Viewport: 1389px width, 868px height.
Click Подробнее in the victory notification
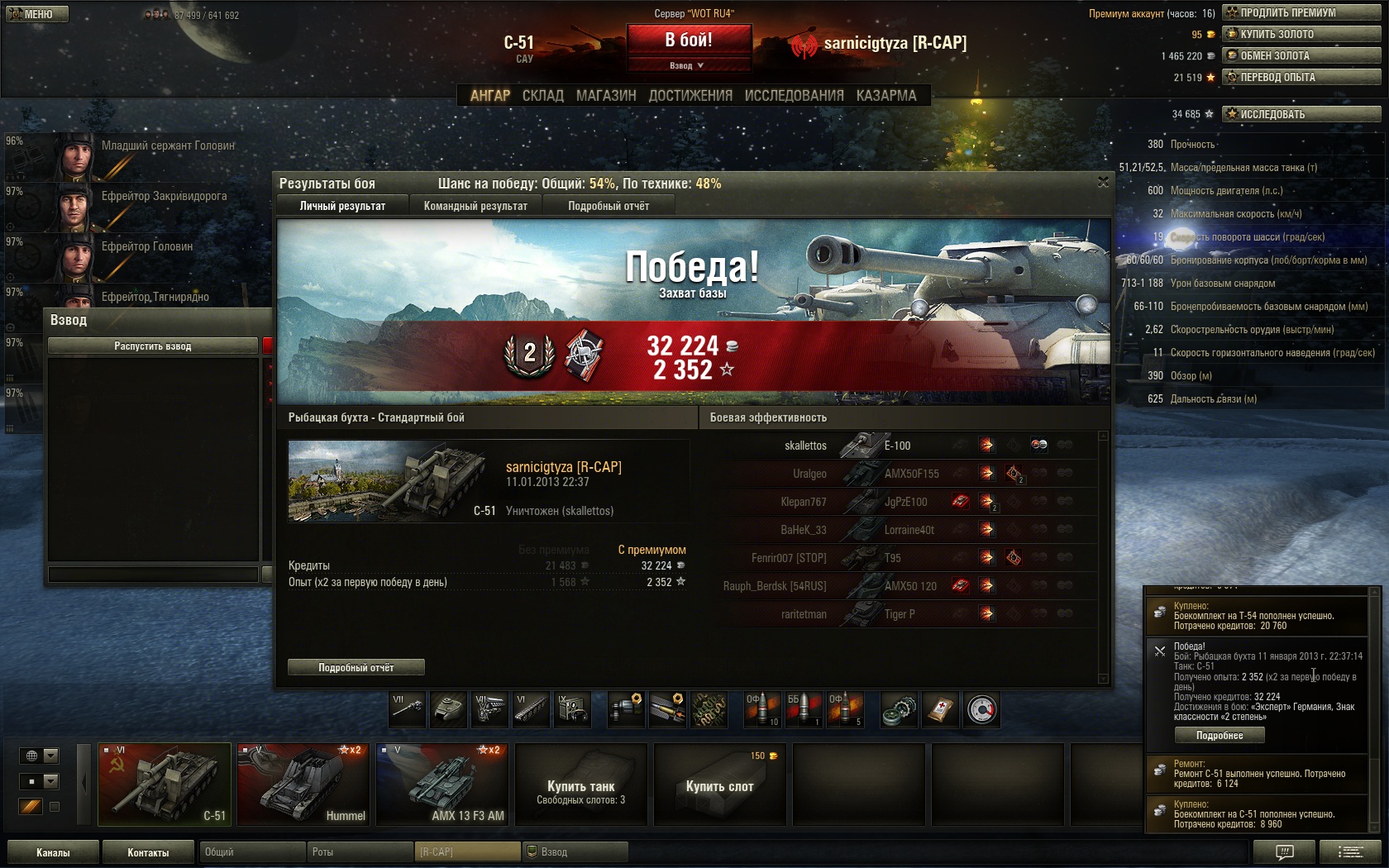point(1220,735)
